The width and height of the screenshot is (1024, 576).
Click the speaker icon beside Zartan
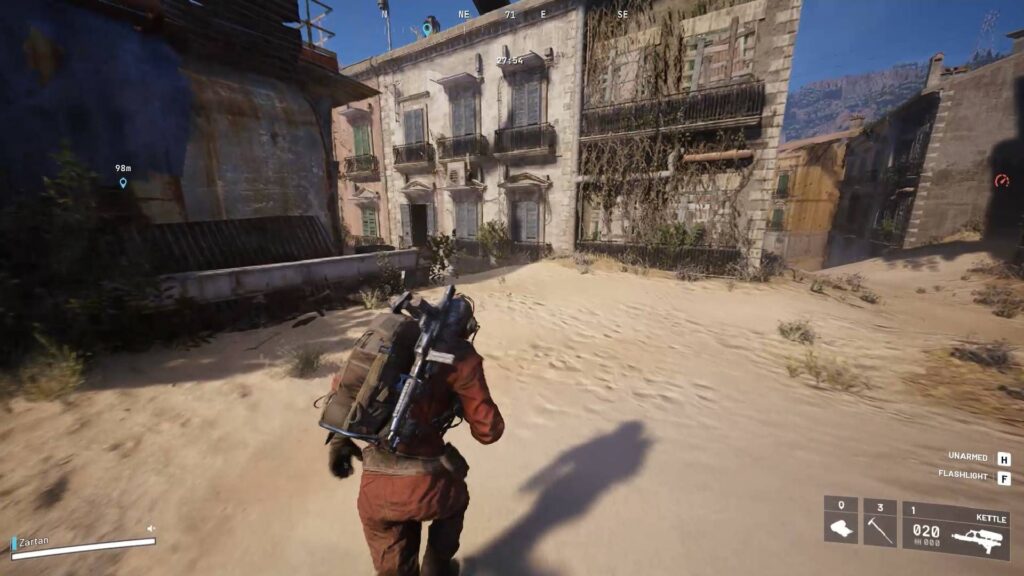(151, 528)
